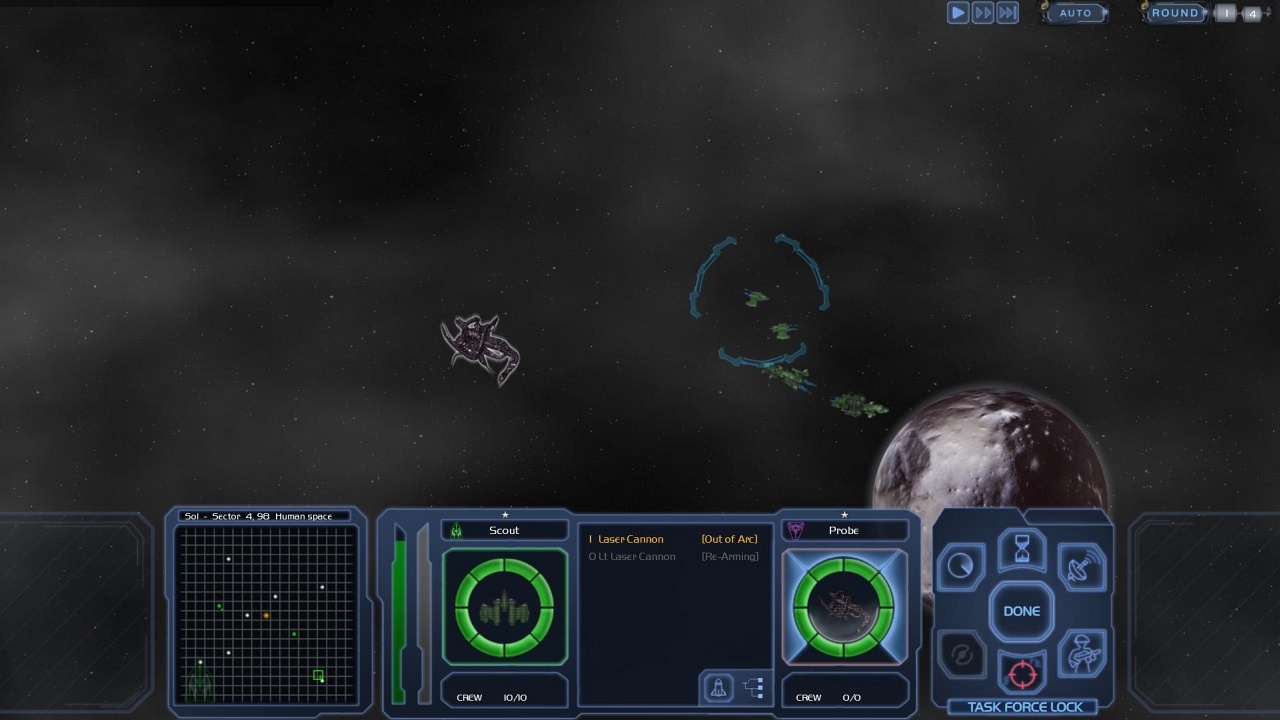Select the Lt Laser Cannon weapon row
The height and width of the screenshot is (720, 1280).
[x=636, y=556]
